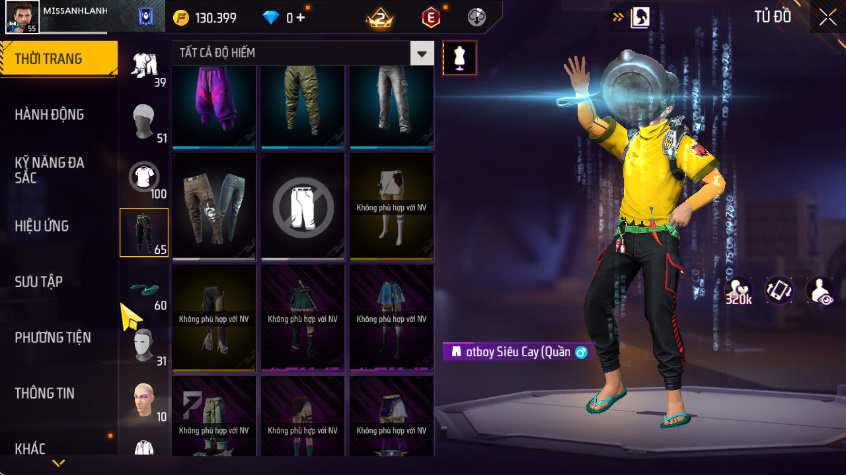Select the HIỆU ỨNG tab
This screenshot has width=846, height=475.
click(42, 226)
